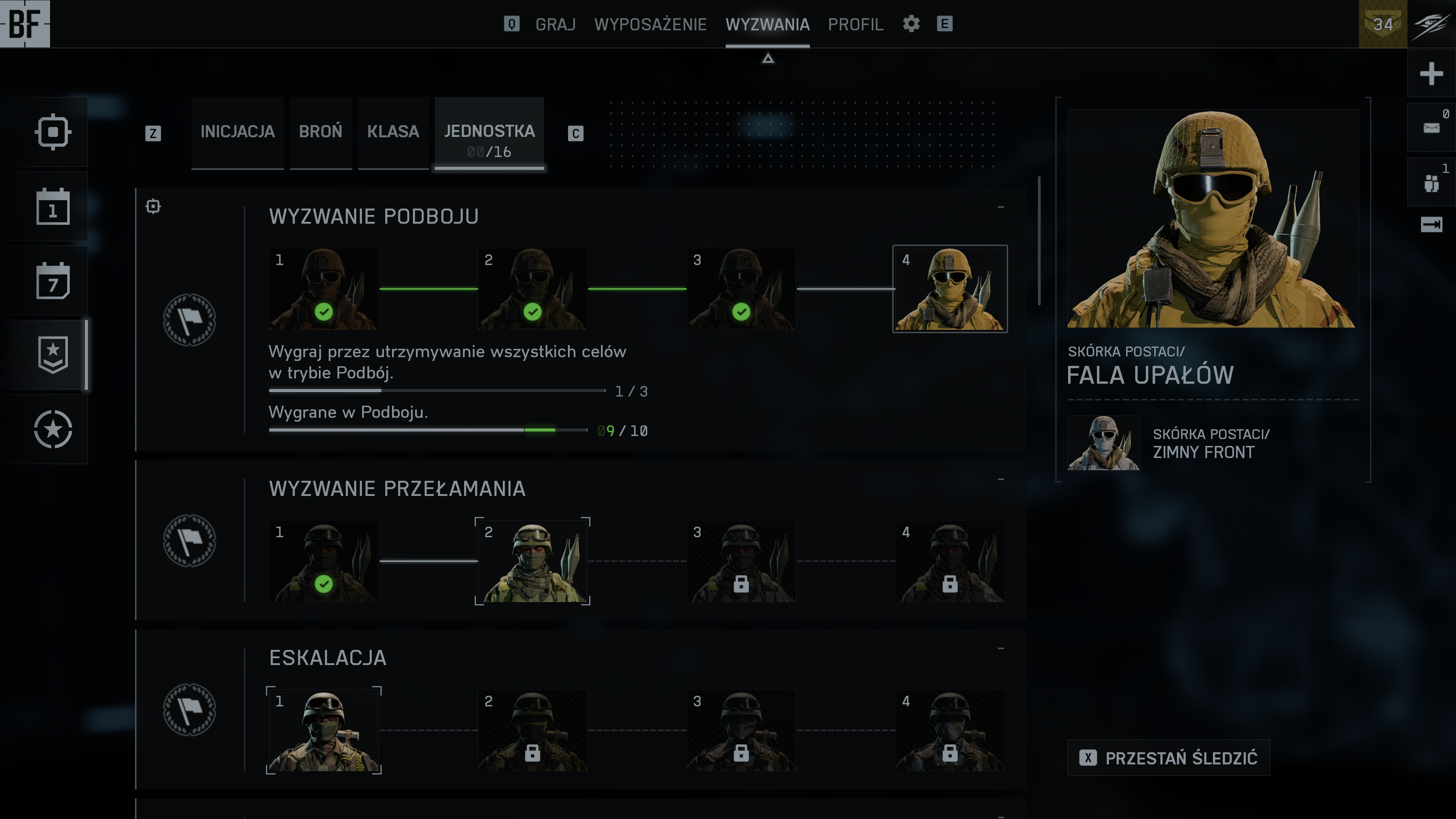
Task: Select the INICJACJA challenge tab
Action: (x=237, y=132)
